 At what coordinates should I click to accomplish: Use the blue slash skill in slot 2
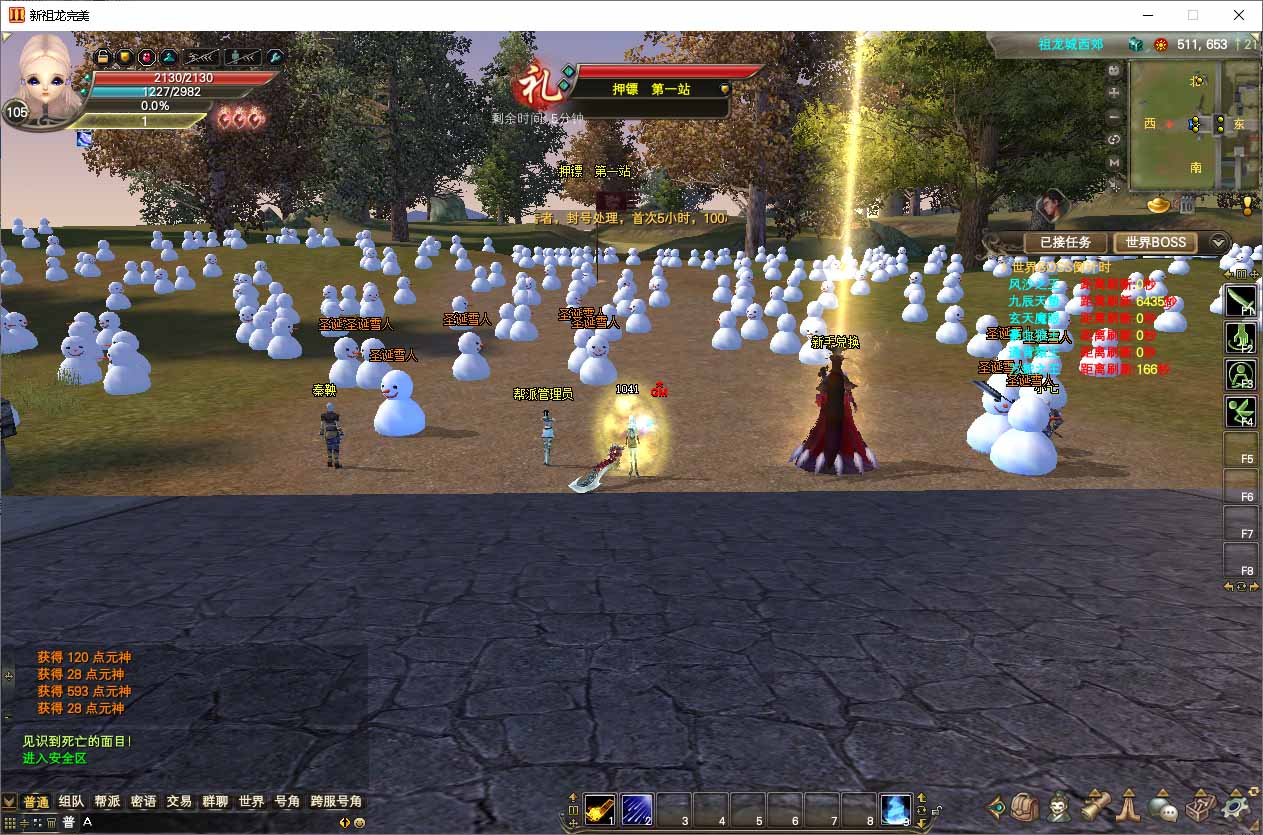[x=637, y=808]
